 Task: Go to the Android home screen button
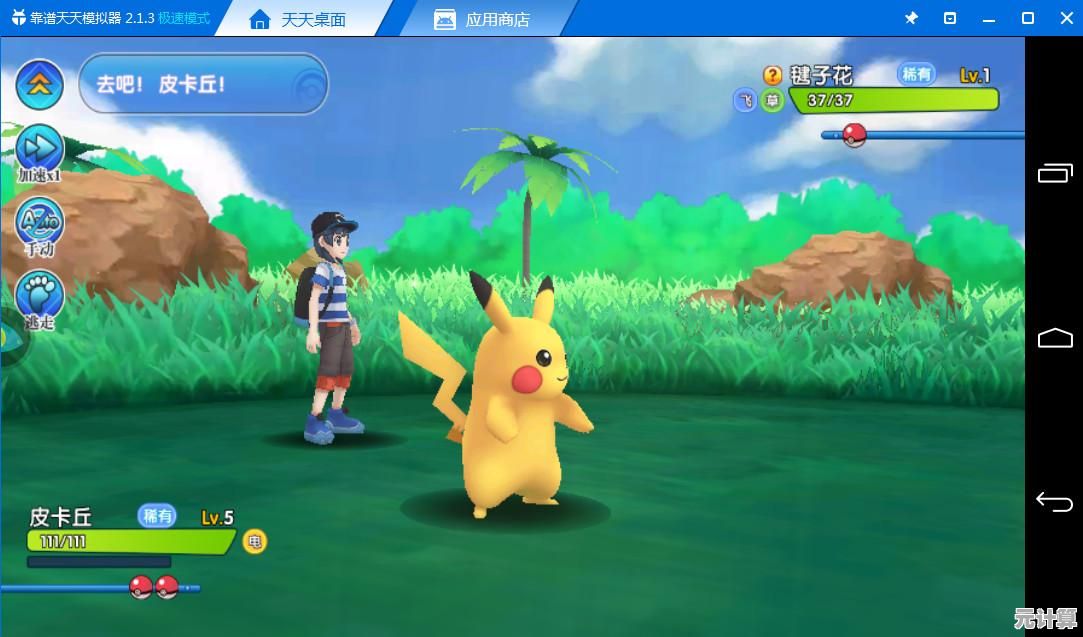(1054, 338)
